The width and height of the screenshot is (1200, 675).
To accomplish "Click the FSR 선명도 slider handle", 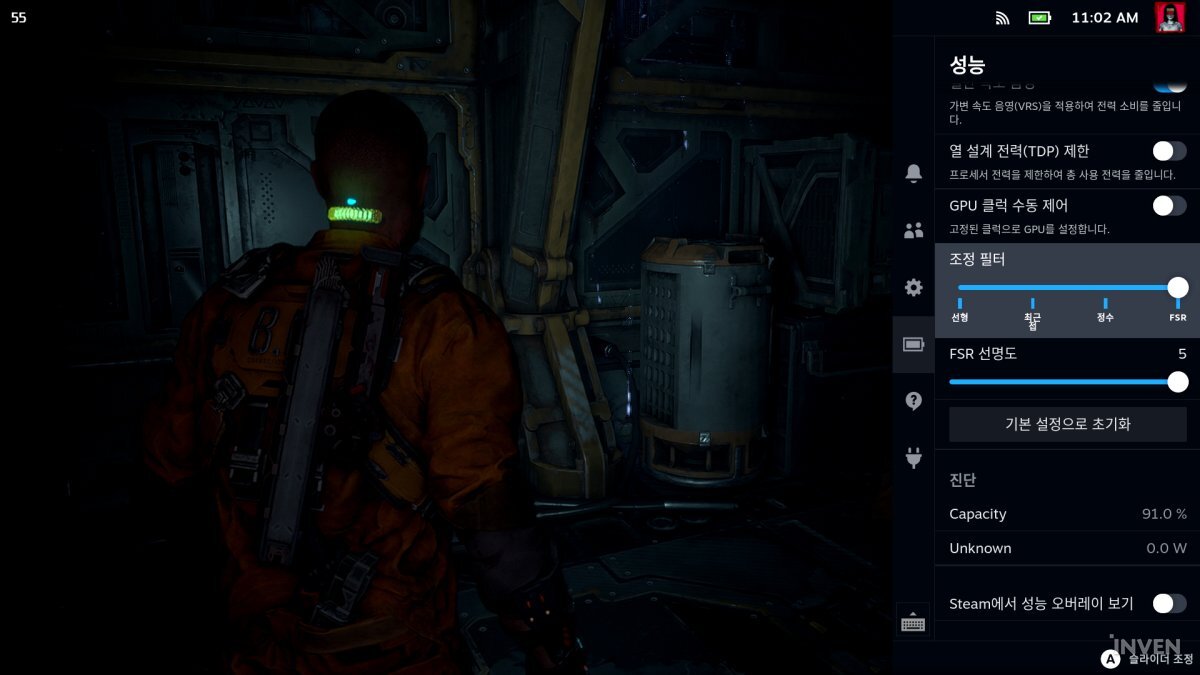I will tap(1178, 382).
